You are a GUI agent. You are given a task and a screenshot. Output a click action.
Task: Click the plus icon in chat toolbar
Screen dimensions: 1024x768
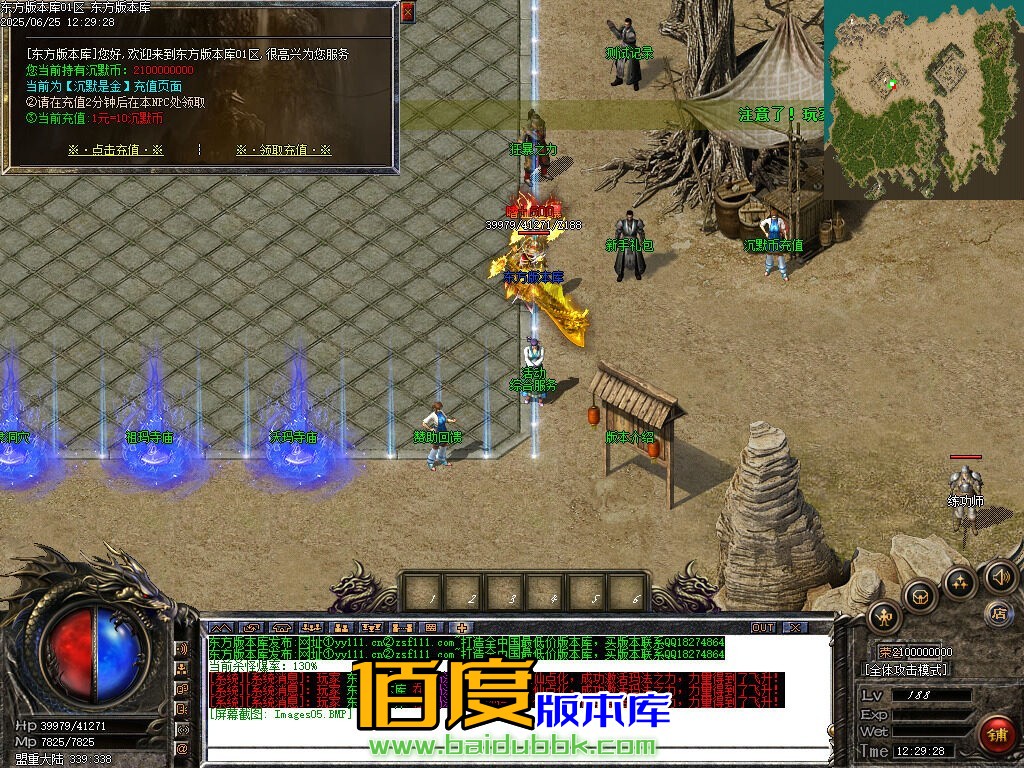tap(461, 627)
